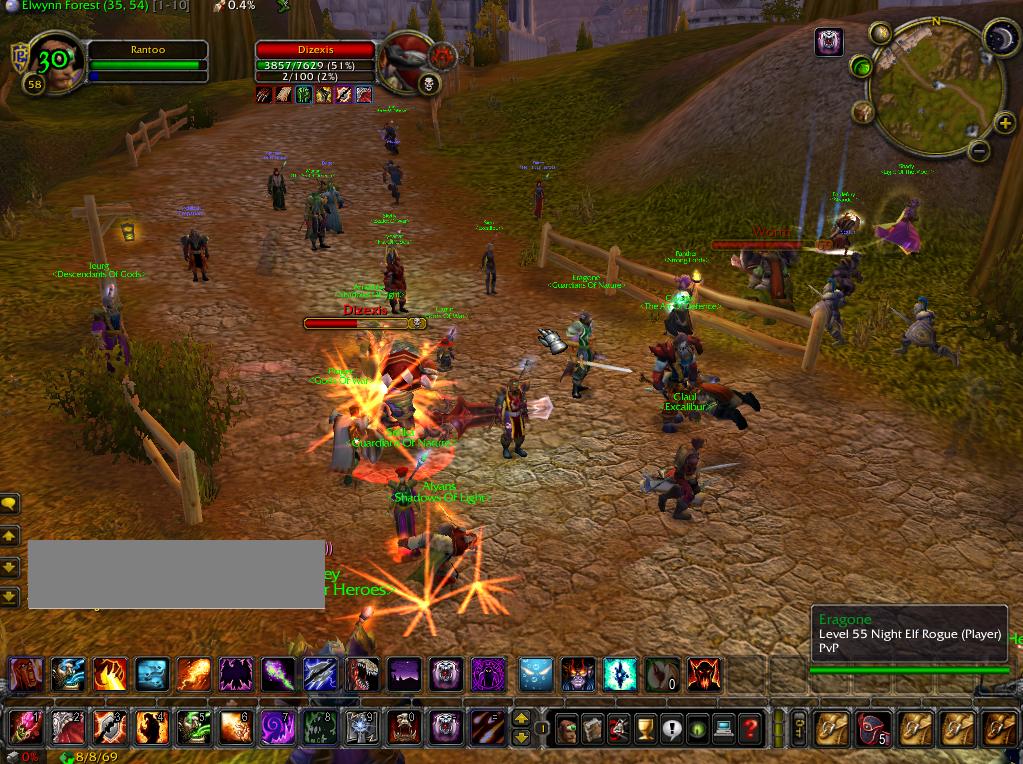Click the minimap's zoom-in plus button
Screen dimensions: 1023x764
pos(1004,124)
